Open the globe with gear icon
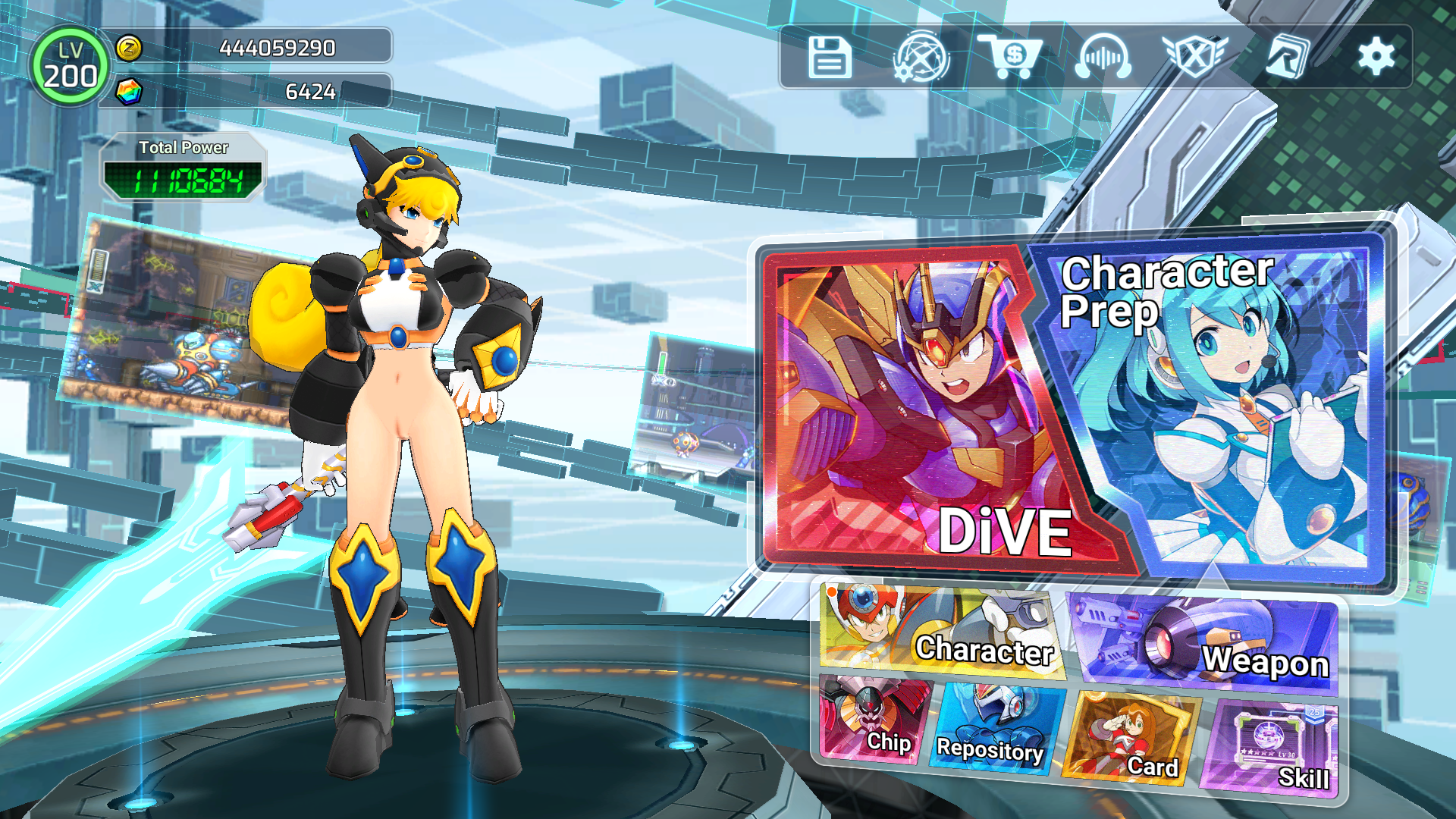1456x819 pixels. coord(921,58)
